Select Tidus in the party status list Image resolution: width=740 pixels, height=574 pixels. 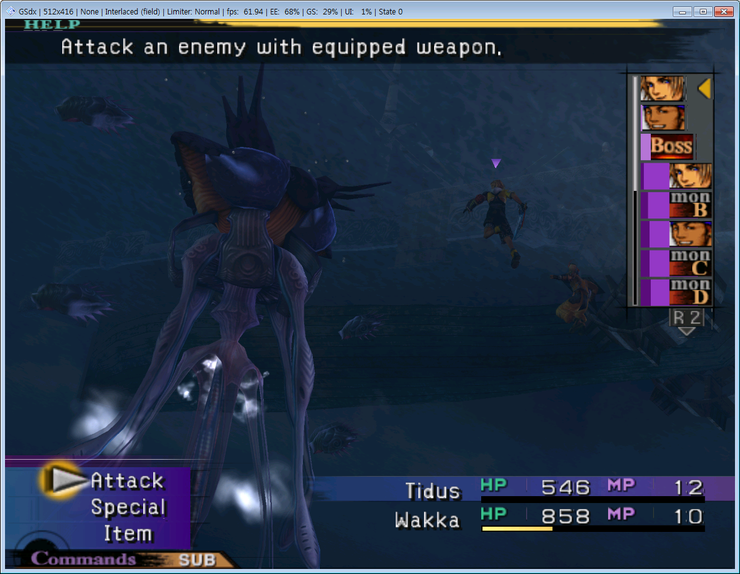point(433,490)
